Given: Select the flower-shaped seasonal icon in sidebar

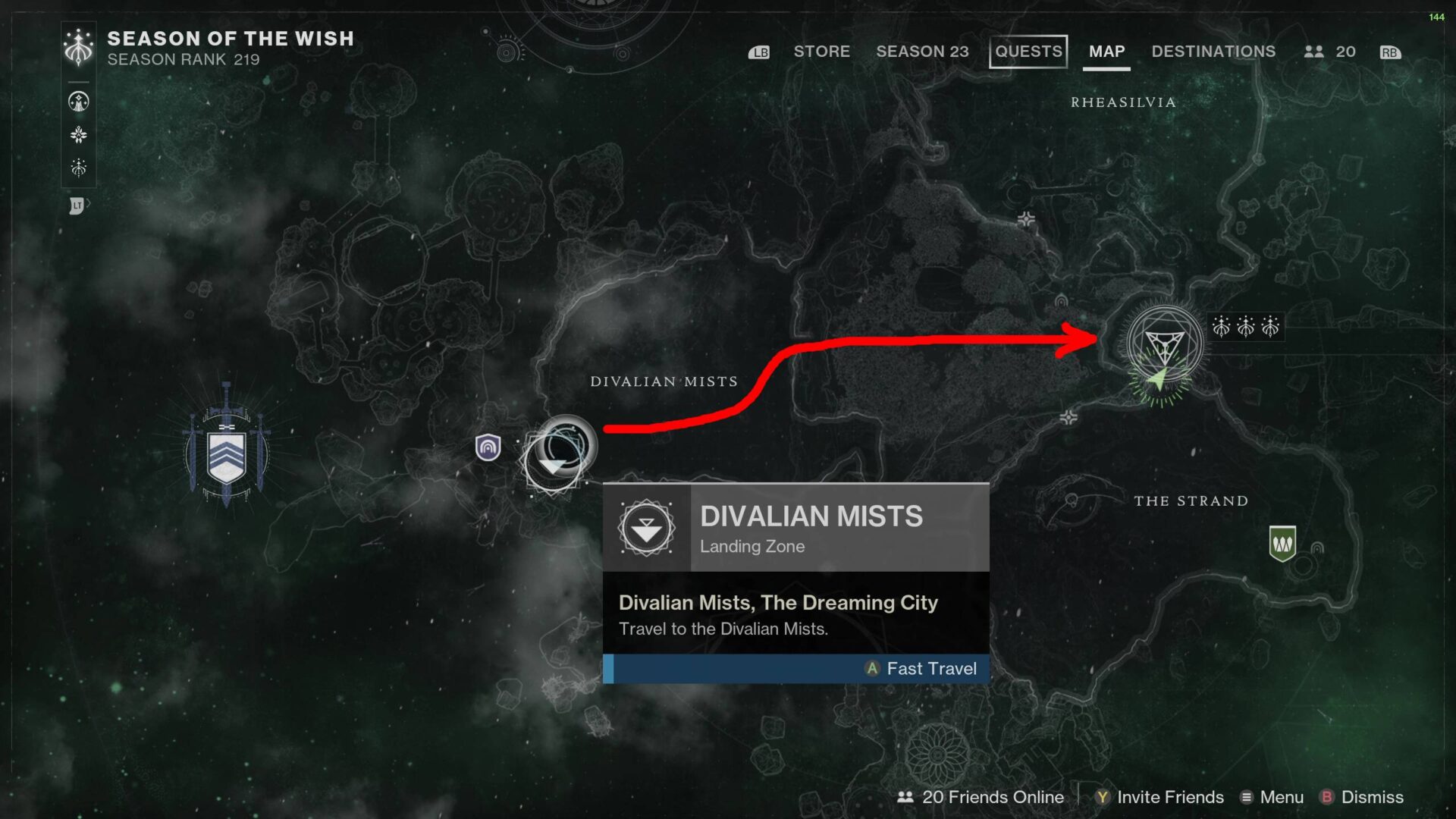Looking at the screenshot, I should point(78,134).
